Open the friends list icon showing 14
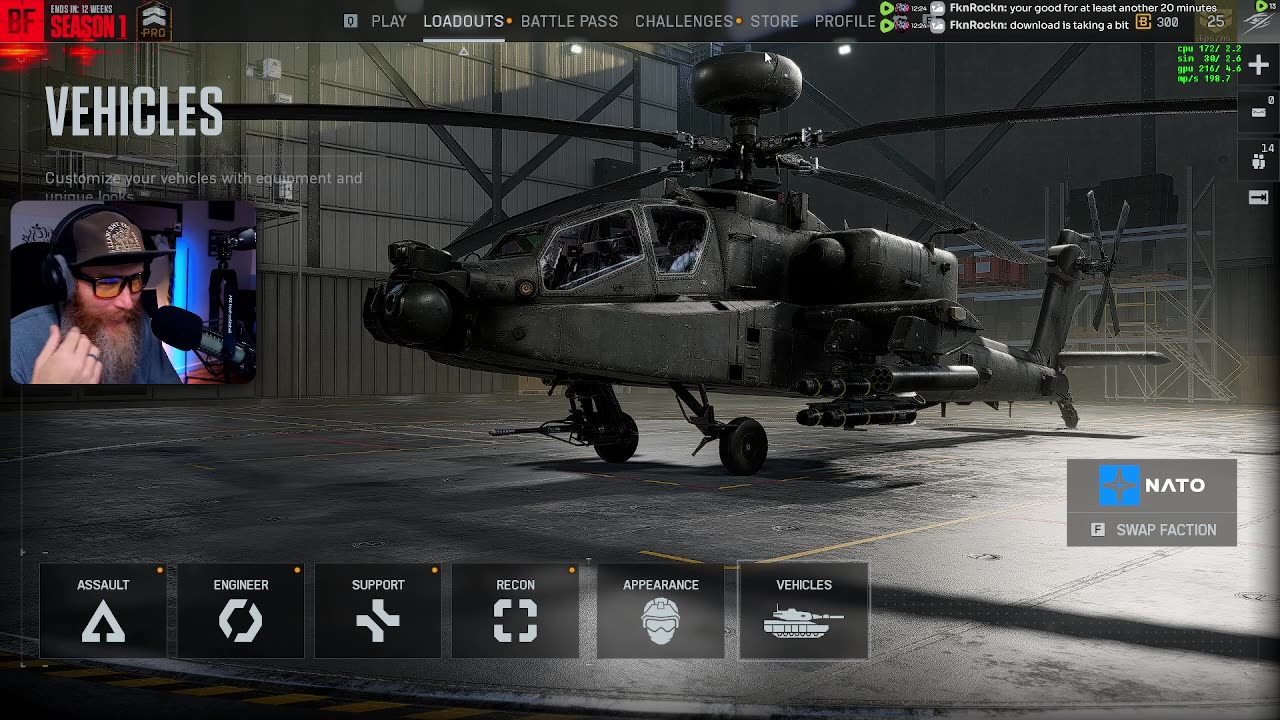This screenshot has height=720, width=1280. pyautogui.click(x=1259, y=159)
